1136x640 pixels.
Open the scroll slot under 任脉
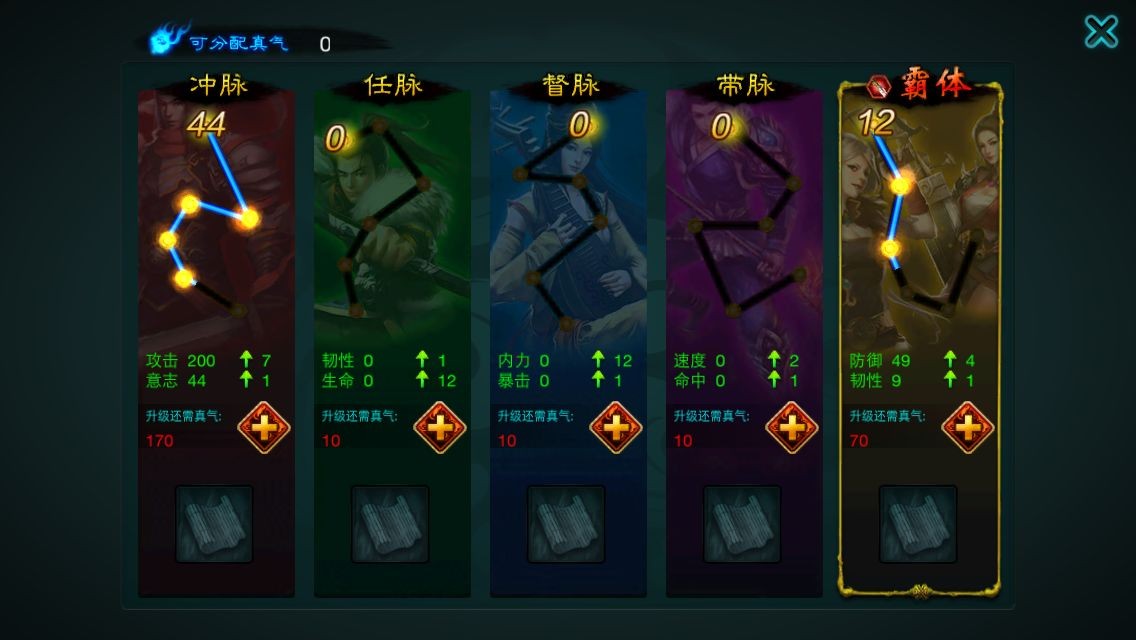pyautogui.click(x=390, y=524)
